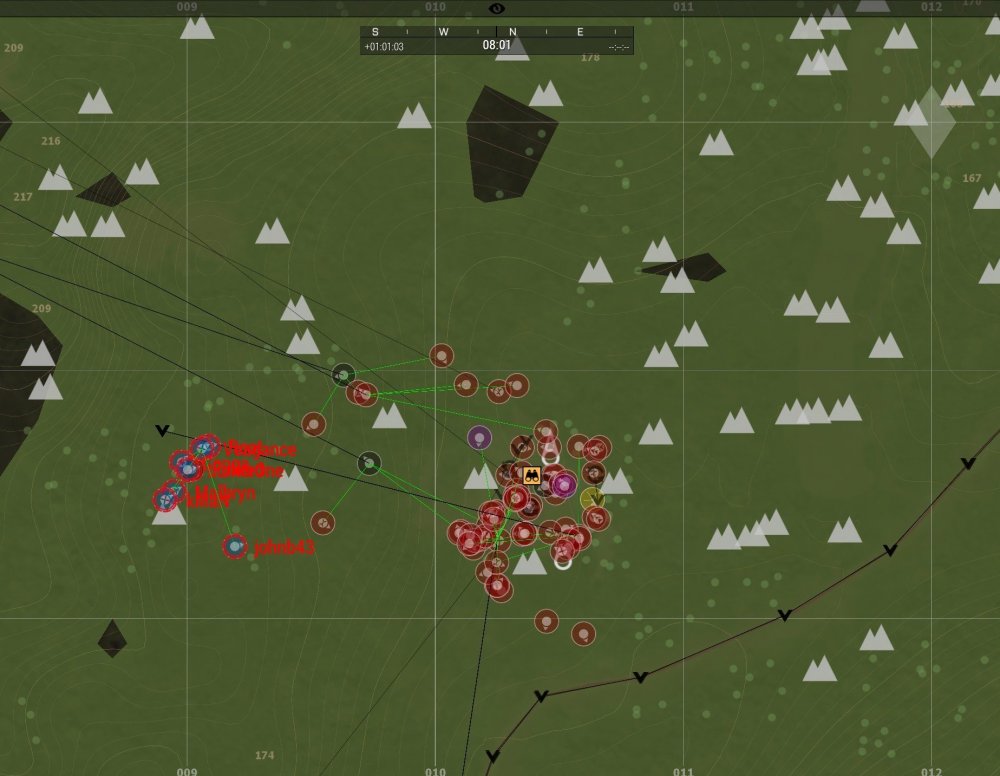The width and height of the screenshot is (1000, 776).
Task: Select the orange binoculars map marker
Action: 531,476
